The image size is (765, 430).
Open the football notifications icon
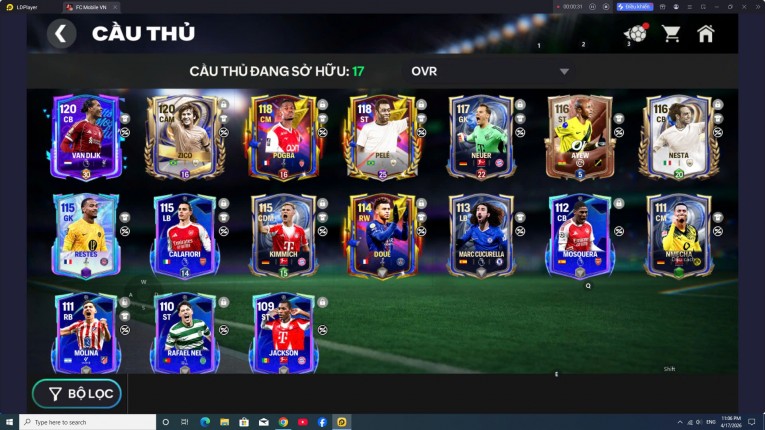(x=635, y=34)
